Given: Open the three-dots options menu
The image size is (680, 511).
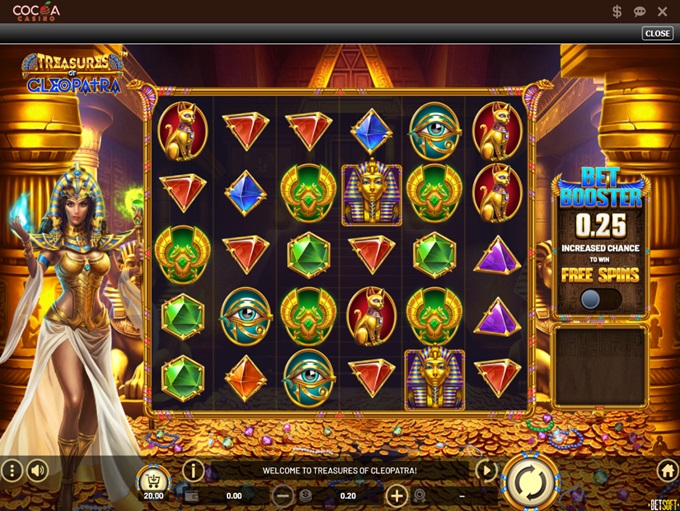Looking at the screenshot, I should [11, 470].
